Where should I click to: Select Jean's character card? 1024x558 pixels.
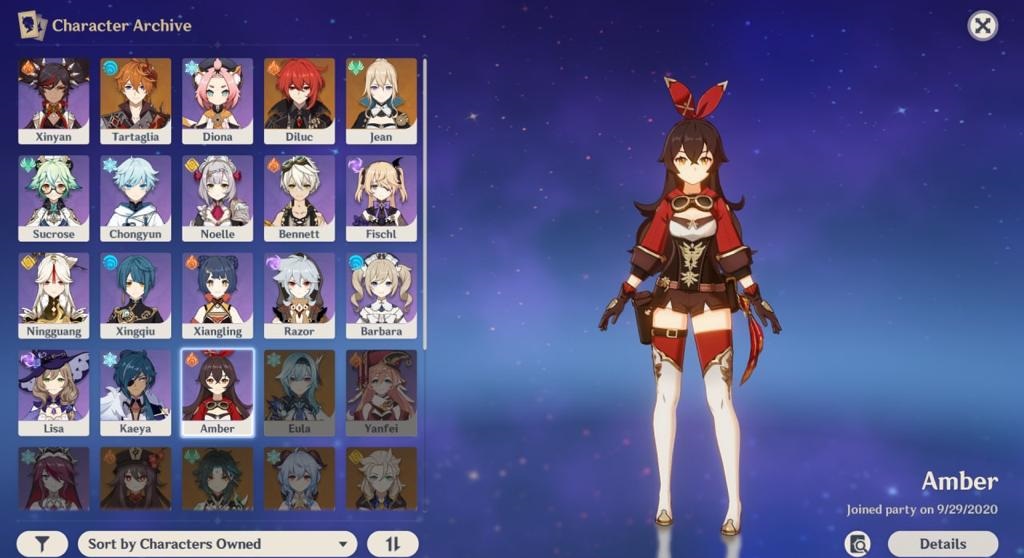click(x=381, y=100)
